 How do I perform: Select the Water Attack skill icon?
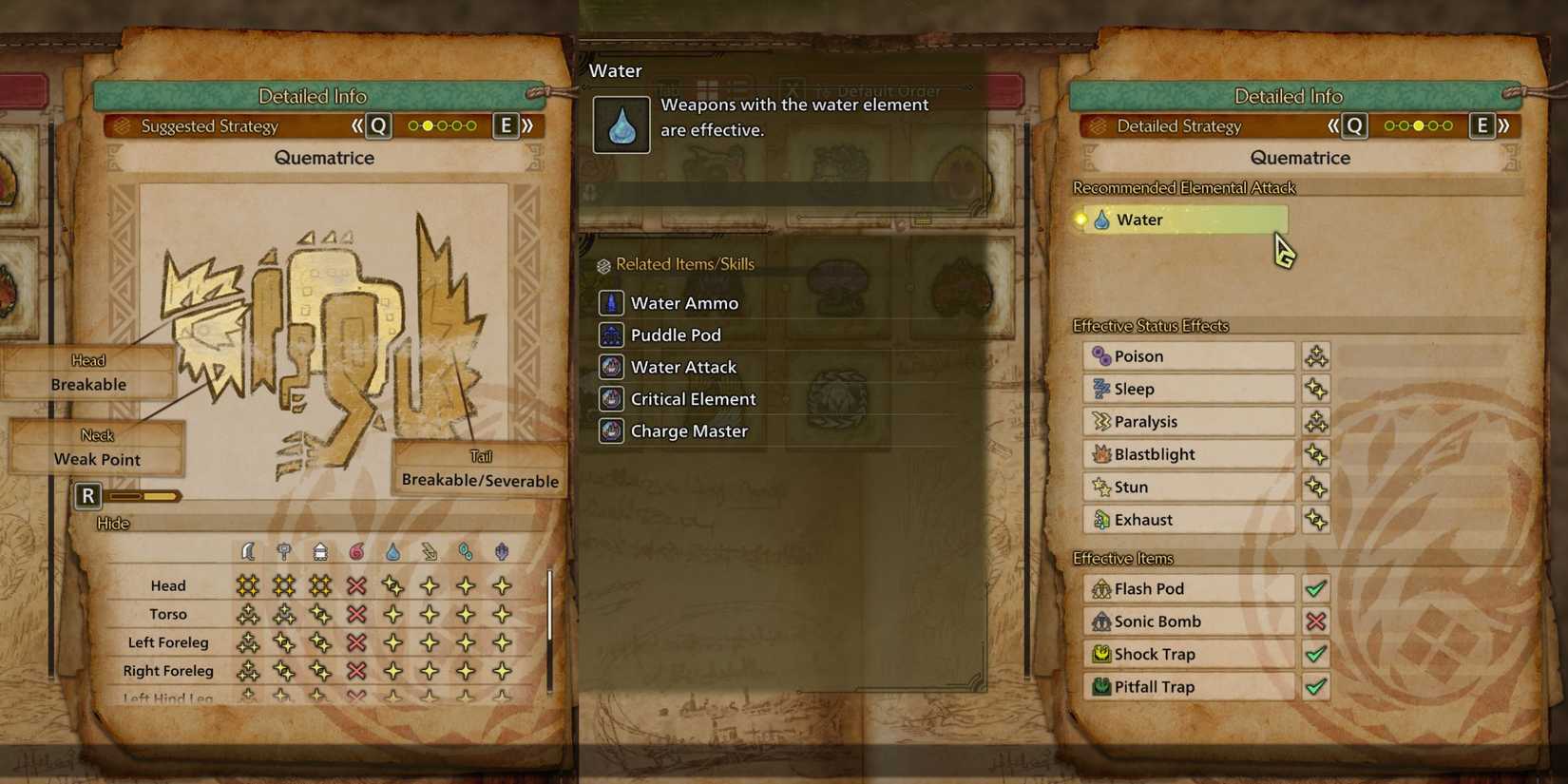pos(611,367)
